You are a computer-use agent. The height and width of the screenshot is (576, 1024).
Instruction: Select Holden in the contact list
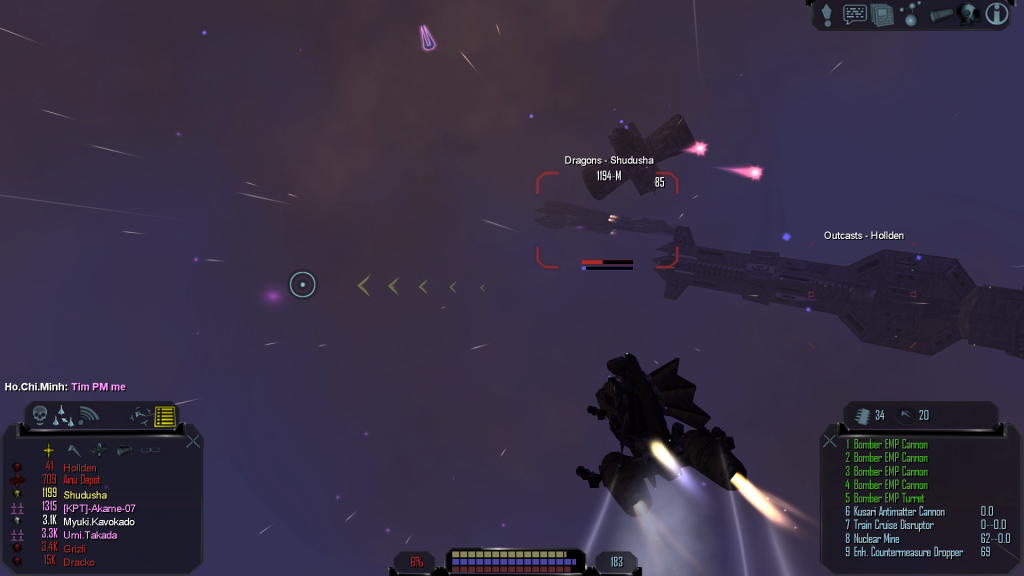click(80, 467)
